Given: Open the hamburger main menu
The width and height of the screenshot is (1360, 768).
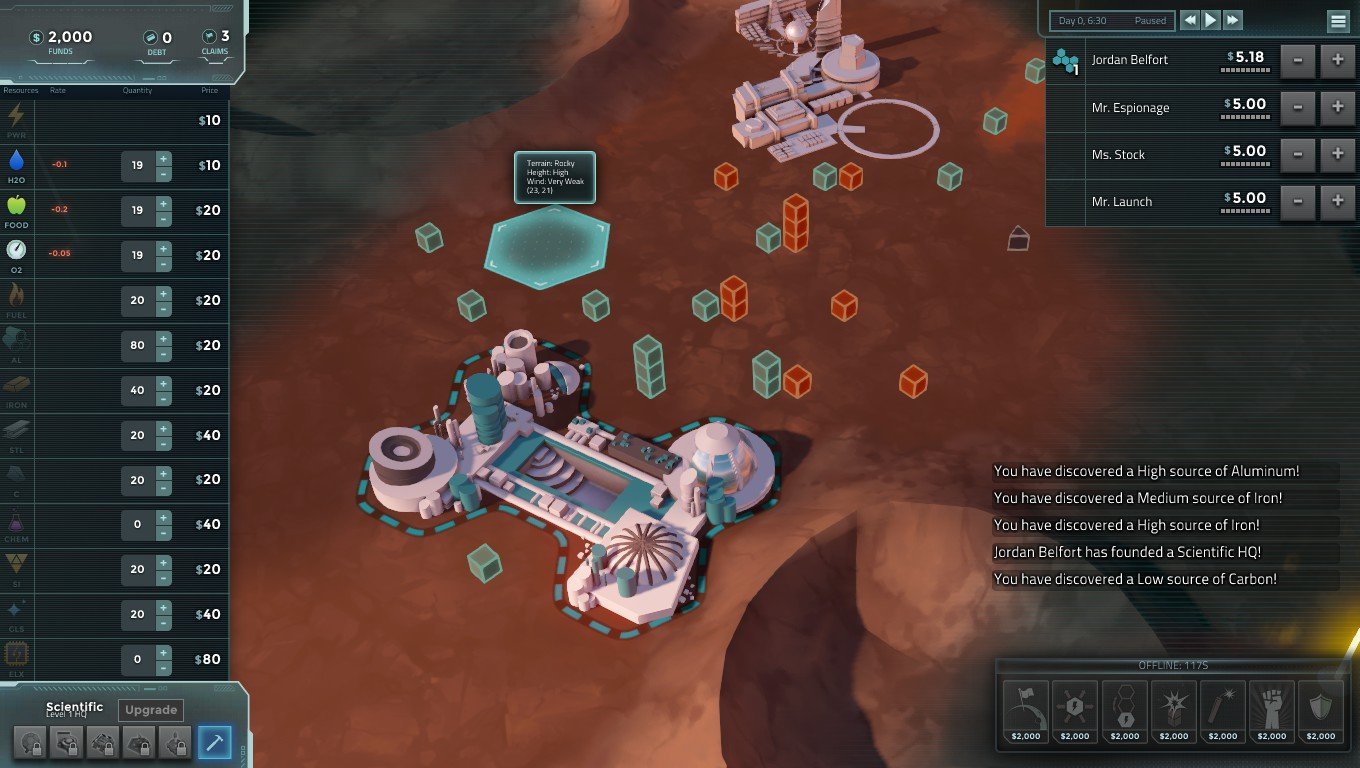Looking at the screenshot, I should pyautogui.click(x=1337, y=21).
